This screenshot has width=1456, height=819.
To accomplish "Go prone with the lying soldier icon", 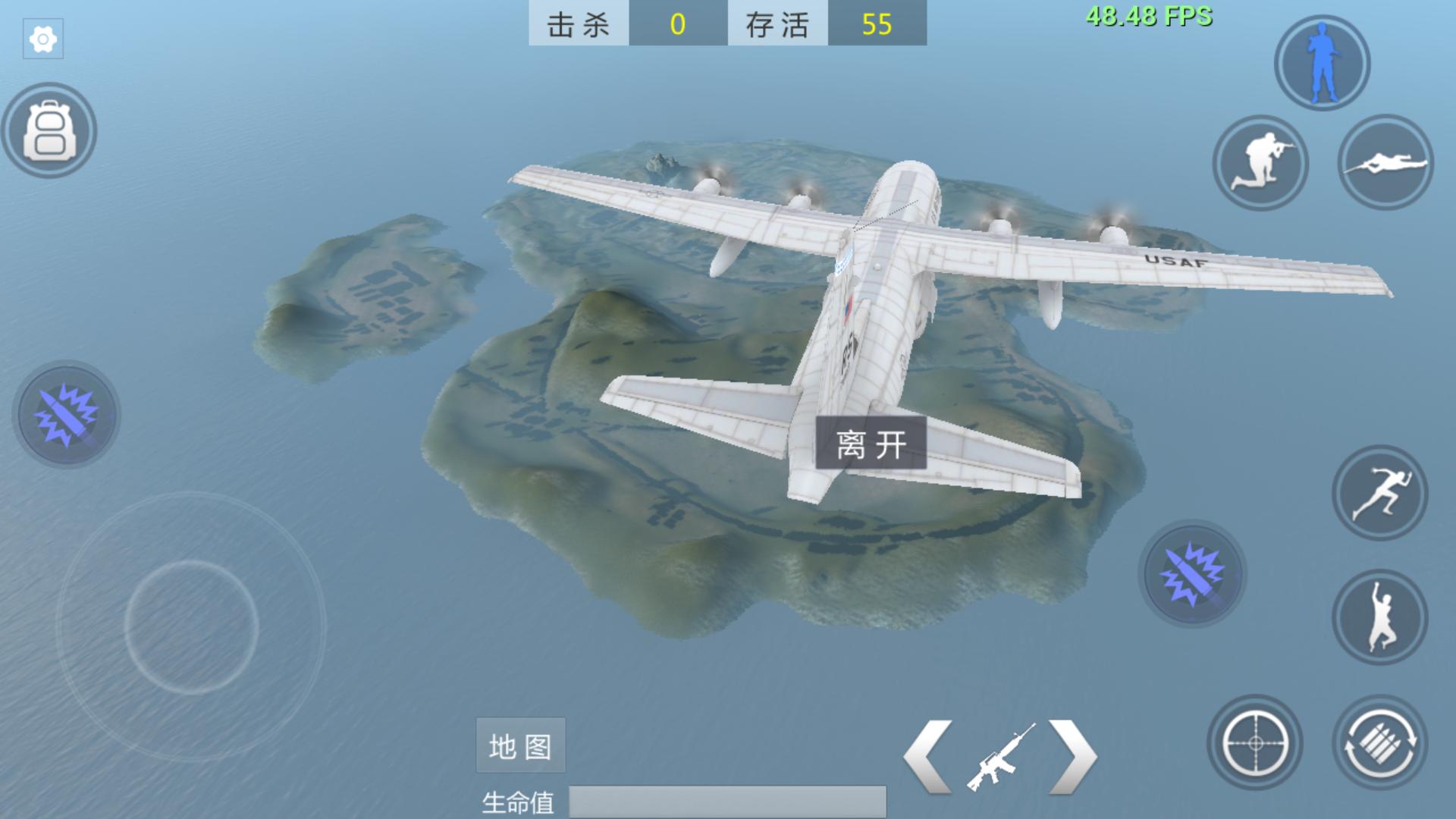I will [x=1385, y=163].
